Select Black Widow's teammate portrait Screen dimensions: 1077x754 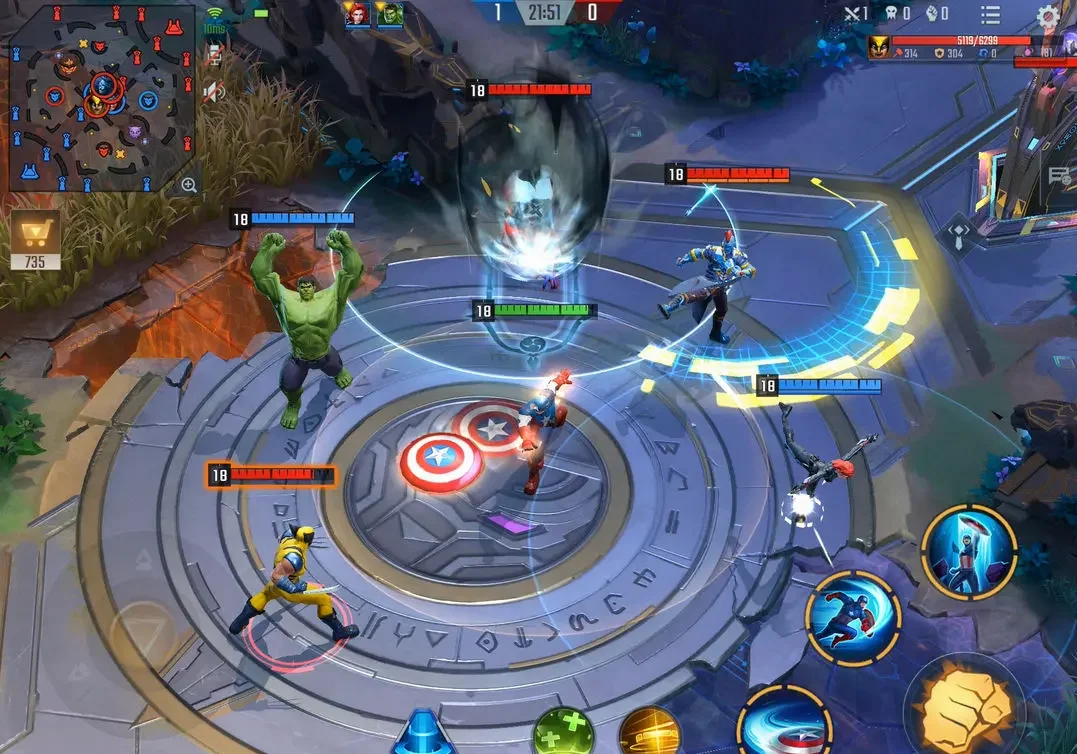pyautogui.click(x=356, y=14)
